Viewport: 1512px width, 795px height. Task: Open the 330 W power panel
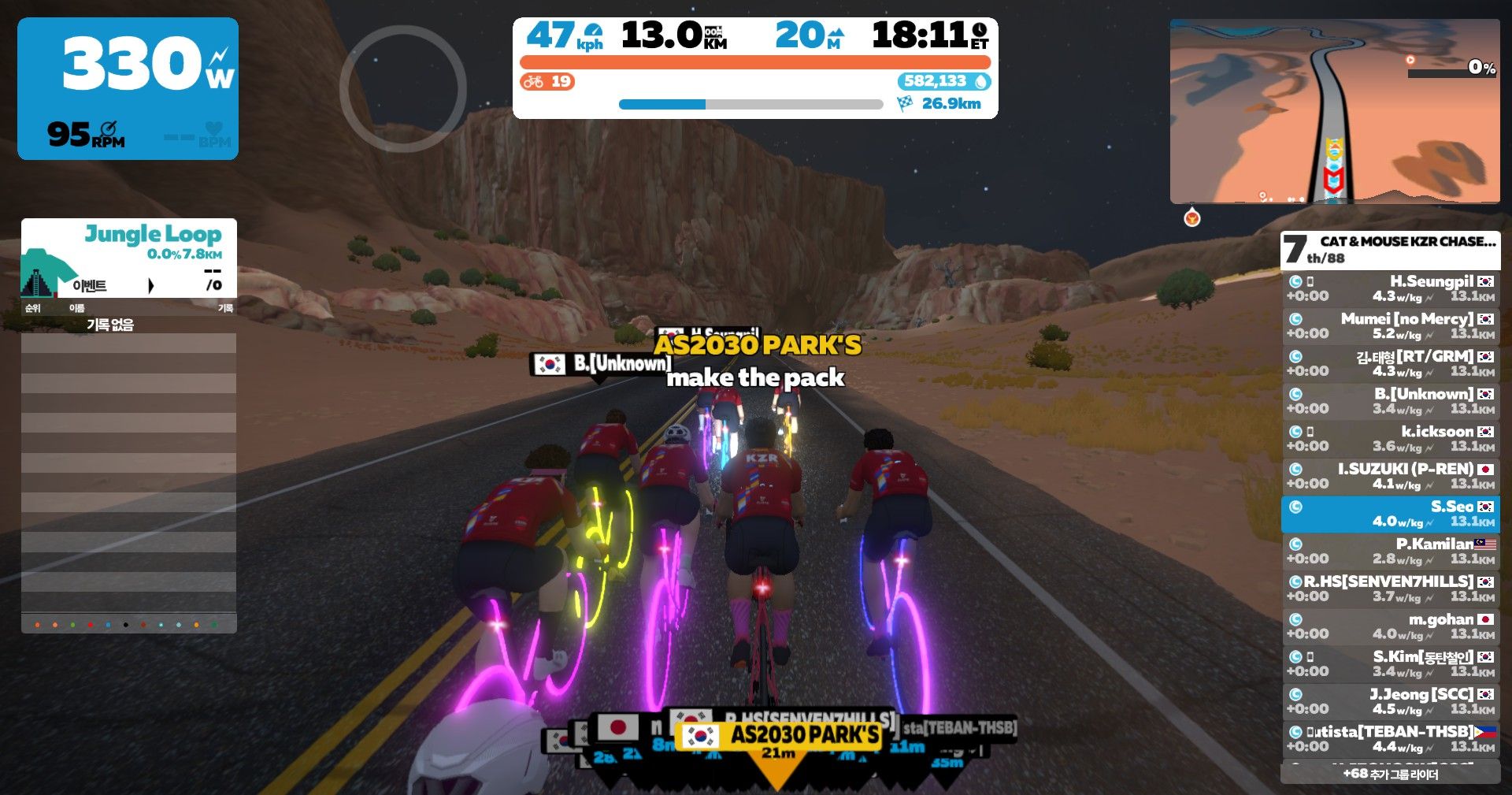(128, 88)
